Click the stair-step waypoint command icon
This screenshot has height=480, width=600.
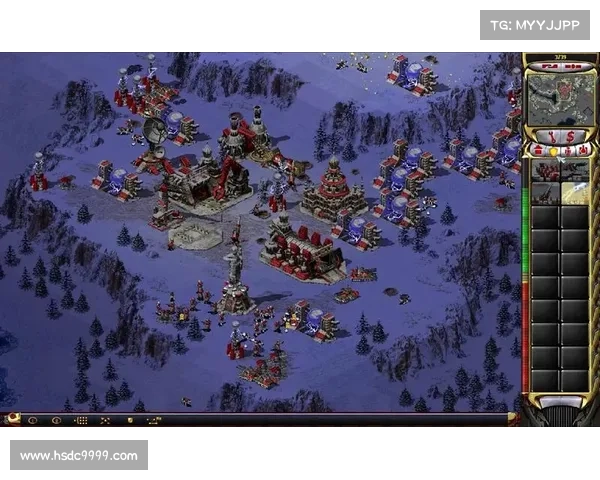(x=153, y=420)
